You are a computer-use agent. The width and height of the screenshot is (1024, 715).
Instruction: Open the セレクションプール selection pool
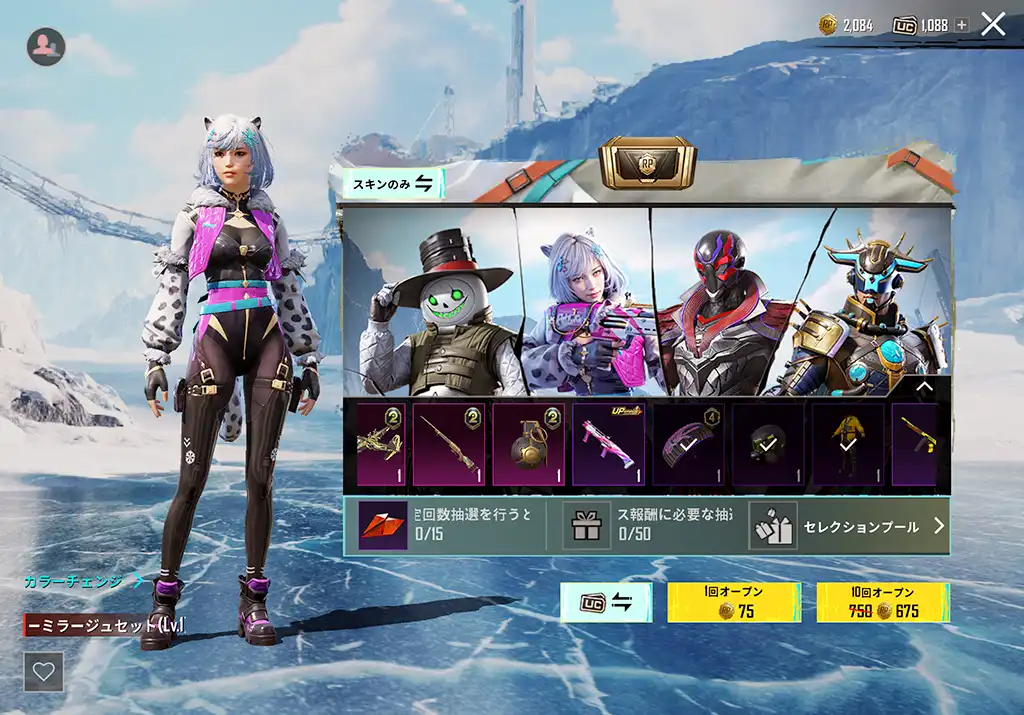tap(849, 526)
